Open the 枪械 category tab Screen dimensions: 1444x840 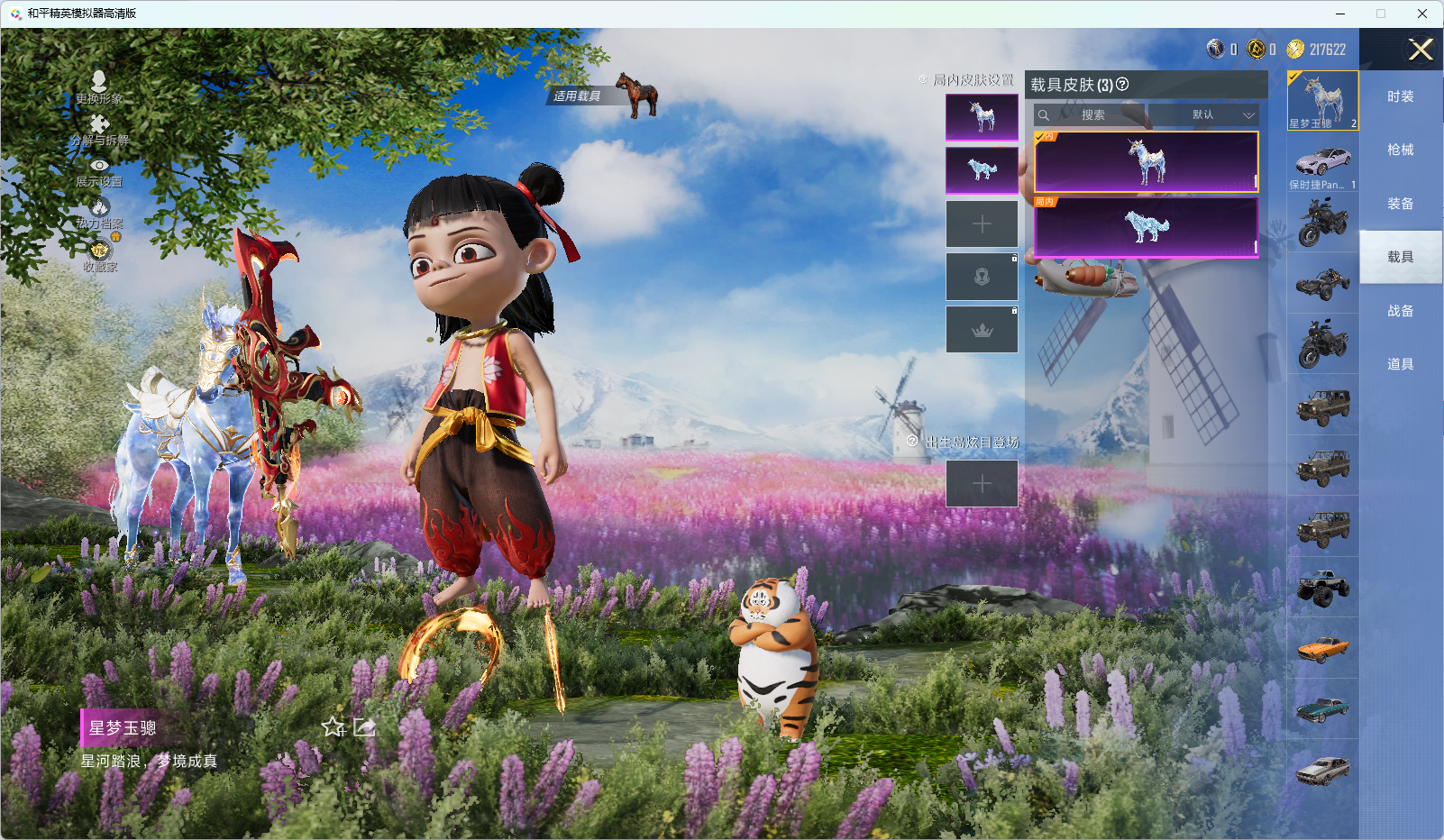pyautogui.click(x=1400, y=151)
